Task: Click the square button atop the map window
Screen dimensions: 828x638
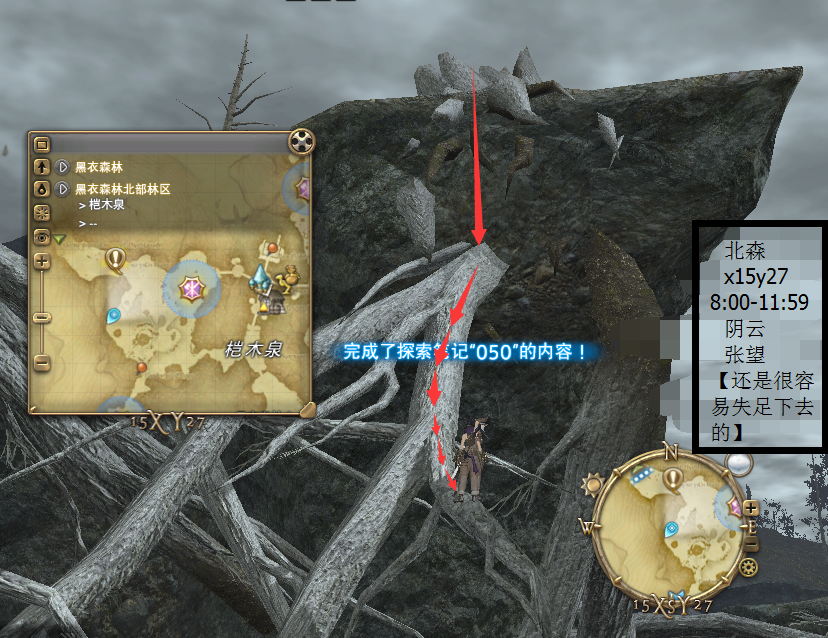Action: [42, 143]
